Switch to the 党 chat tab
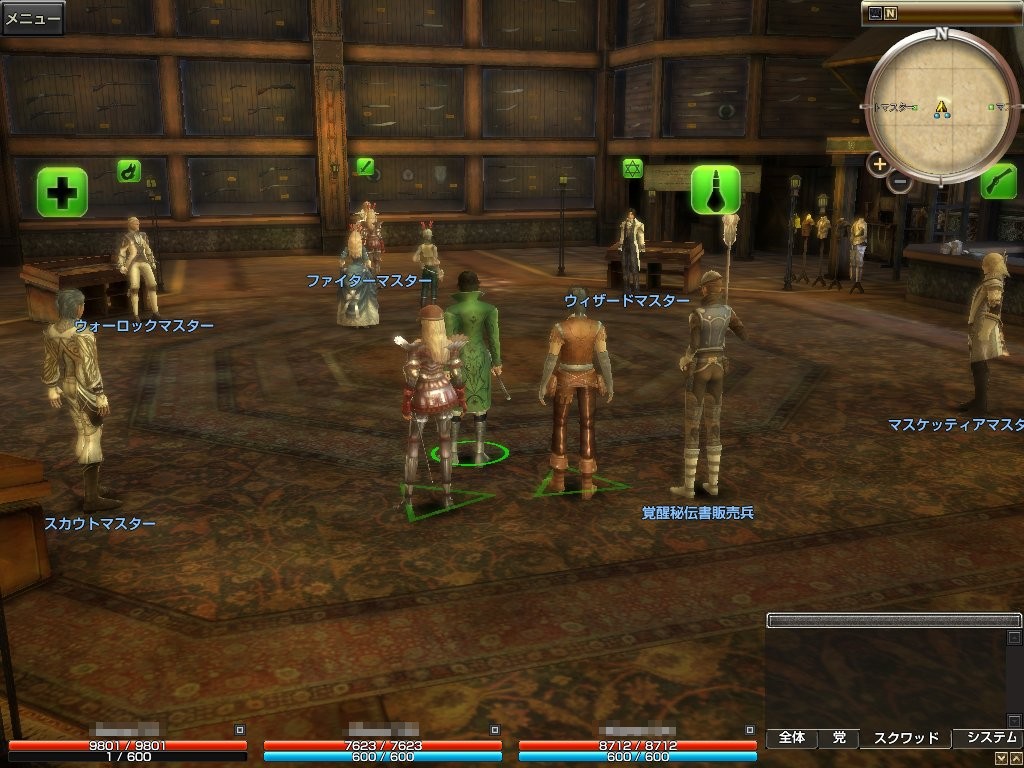1024x768 pixels. 839,738
